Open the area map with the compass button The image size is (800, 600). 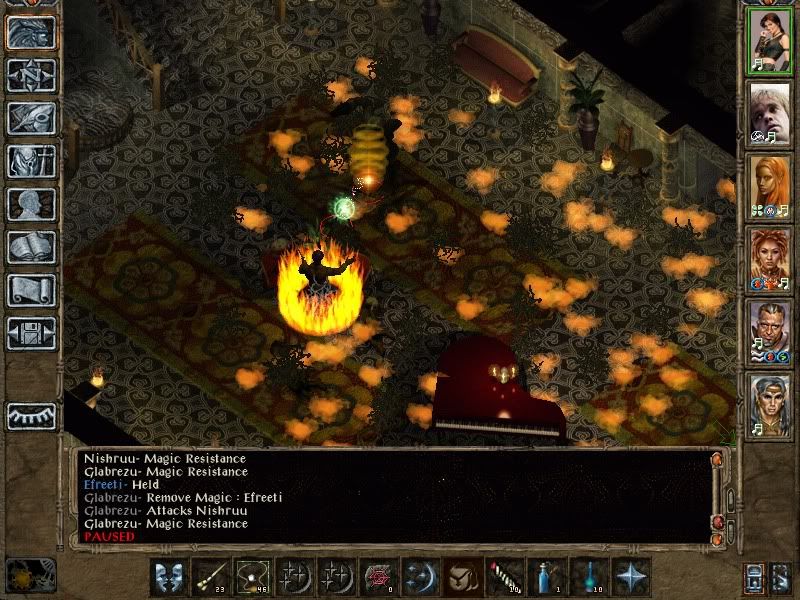click(x=31, y=75)
